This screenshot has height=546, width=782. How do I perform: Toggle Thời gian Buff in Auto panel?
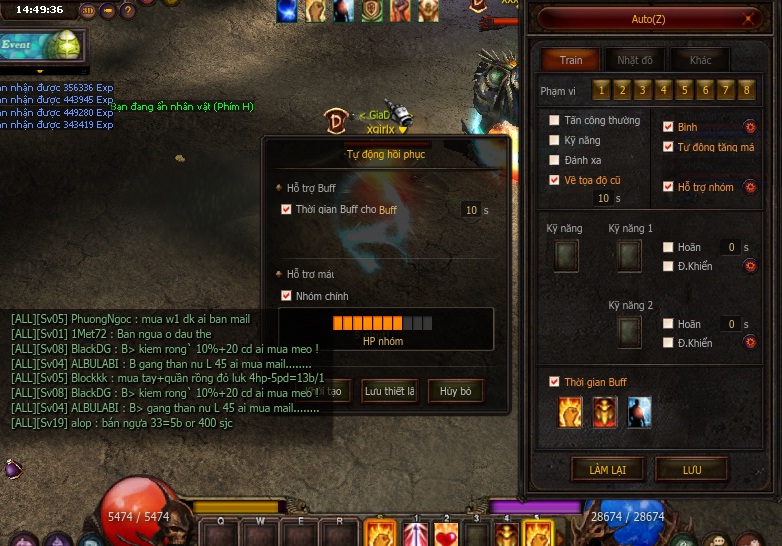pyautogui.click(x=555, y=382)
